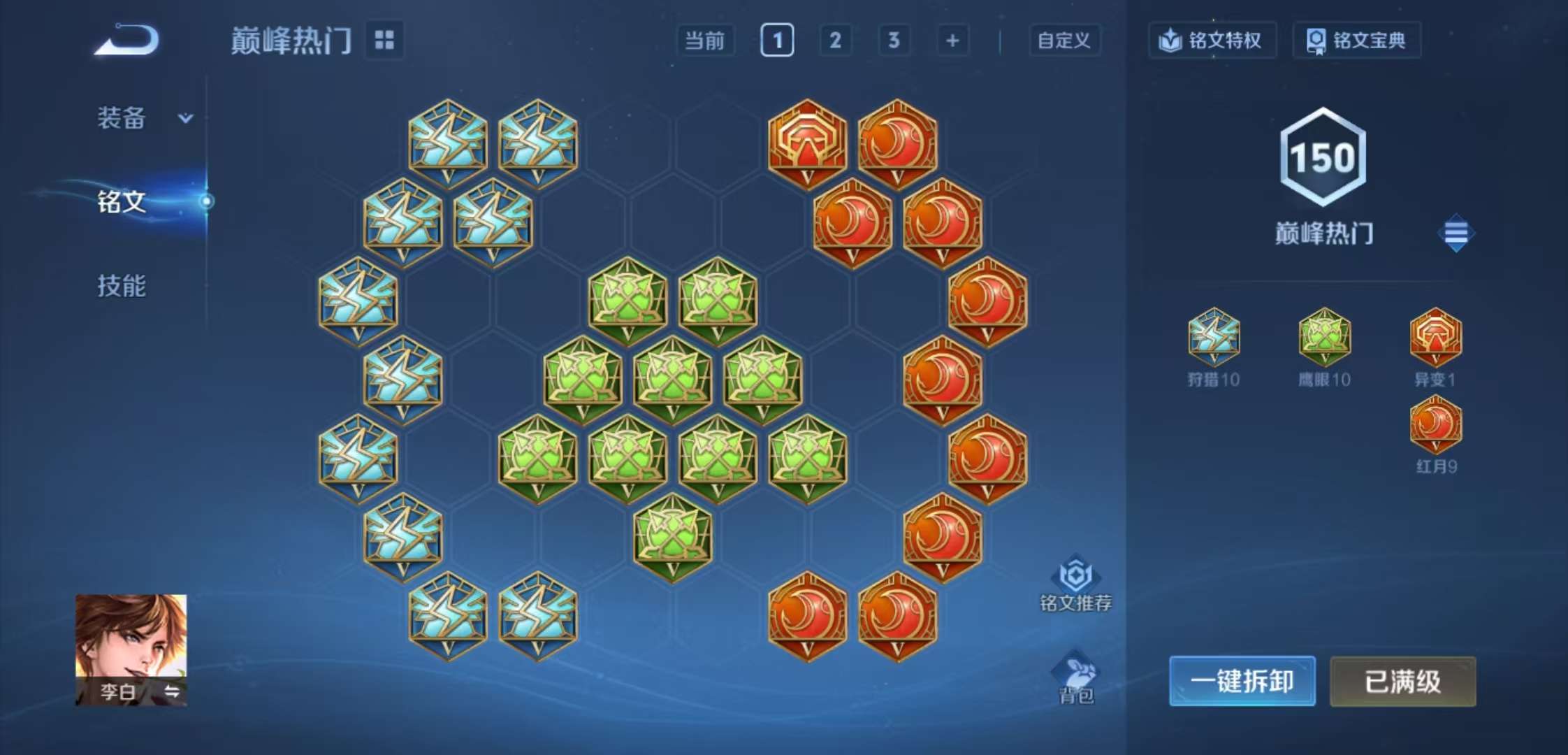The height and width of the screenshot is (755, 1568).
Task: Open the grid view next to 巅峰热门 title
Action: [385, 41]
